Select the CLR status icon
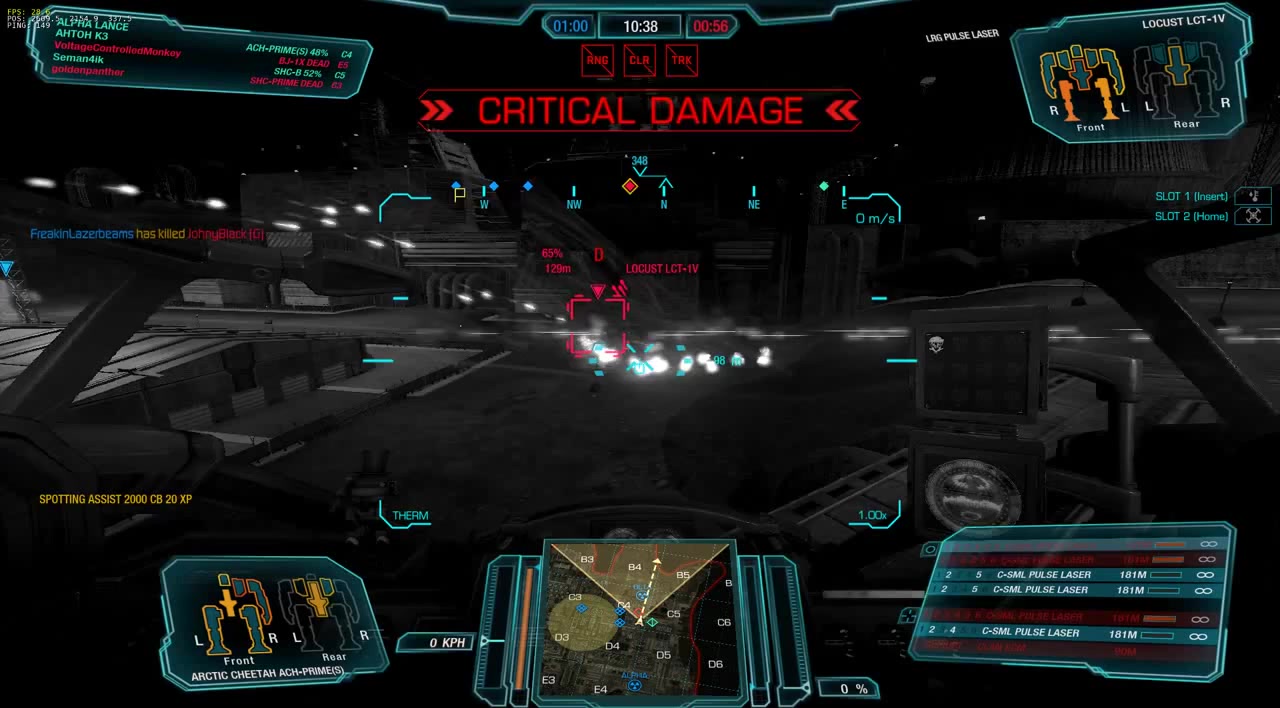Screen dimensions: 1280x708 point(639,60)
